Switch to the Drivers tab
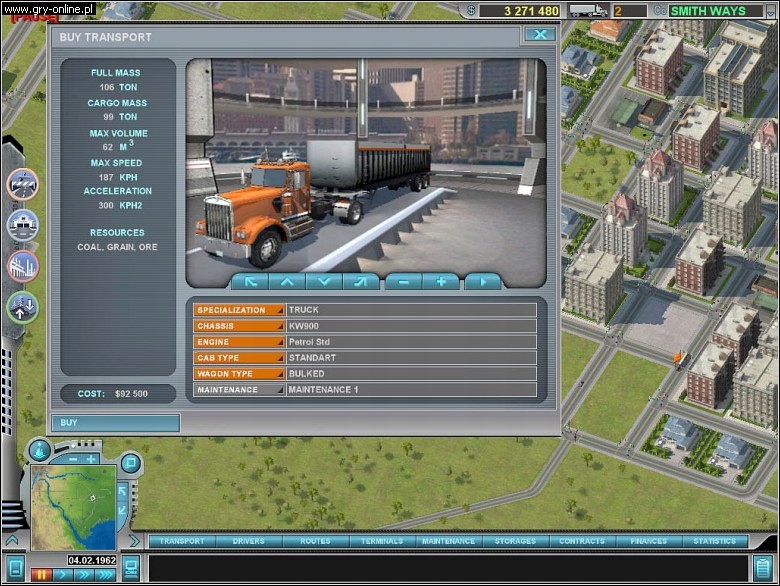This screenshot has width=780, height=586. click(248, 541)
